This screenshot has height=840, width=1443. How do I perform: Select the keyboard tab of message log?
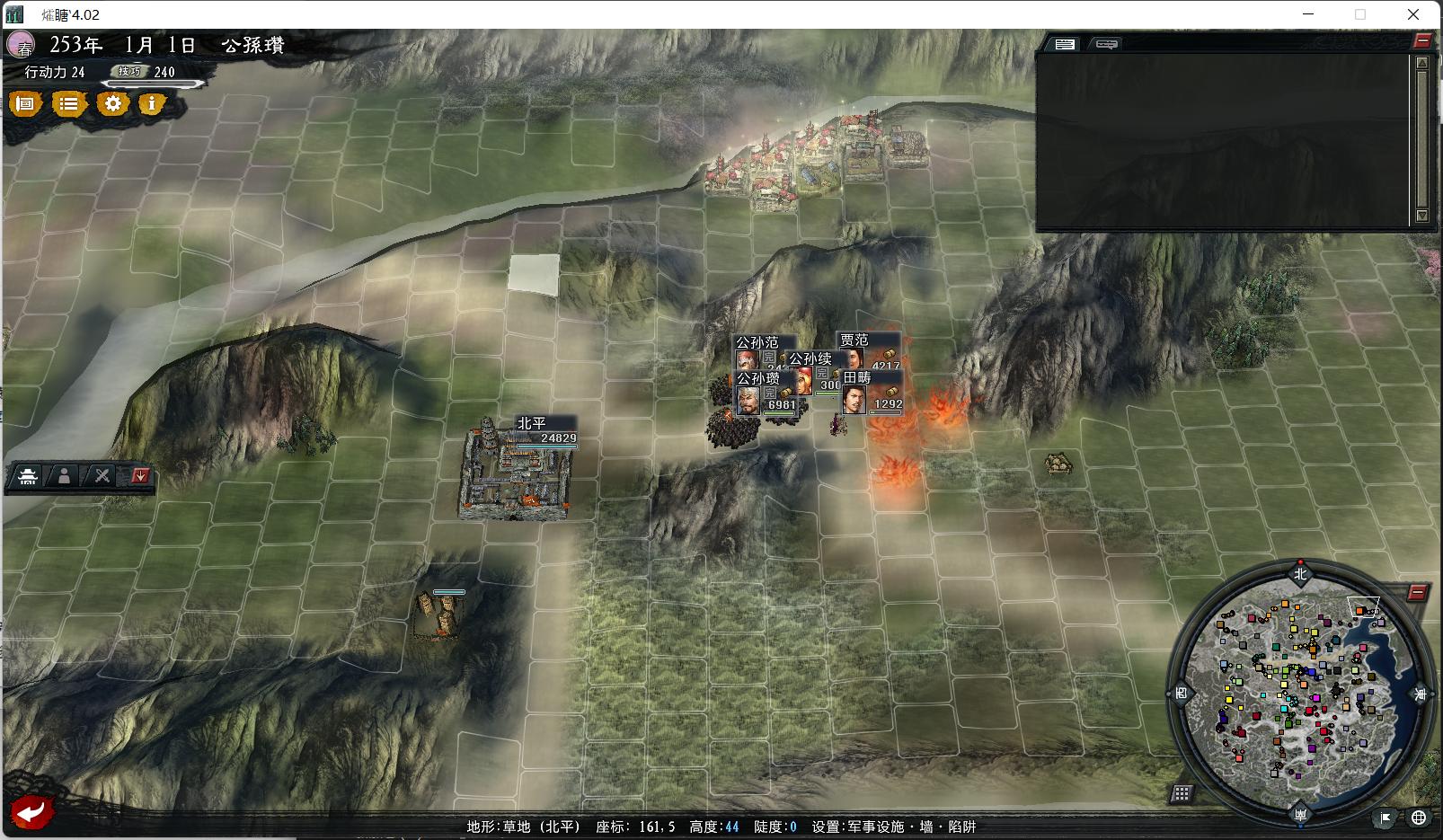pos(1065,44)
